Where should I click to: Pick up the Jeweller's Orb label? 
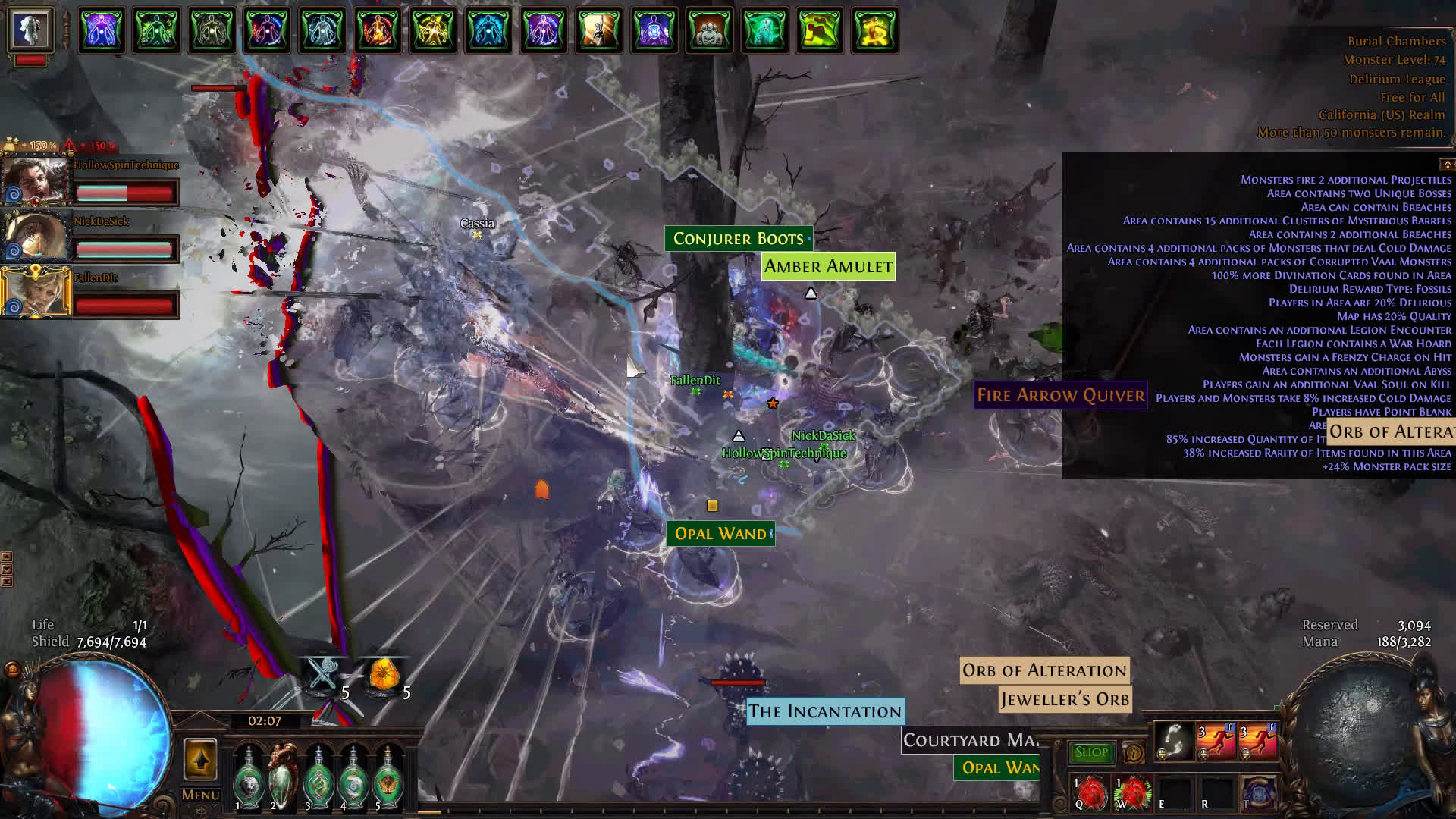point(1065,699)
